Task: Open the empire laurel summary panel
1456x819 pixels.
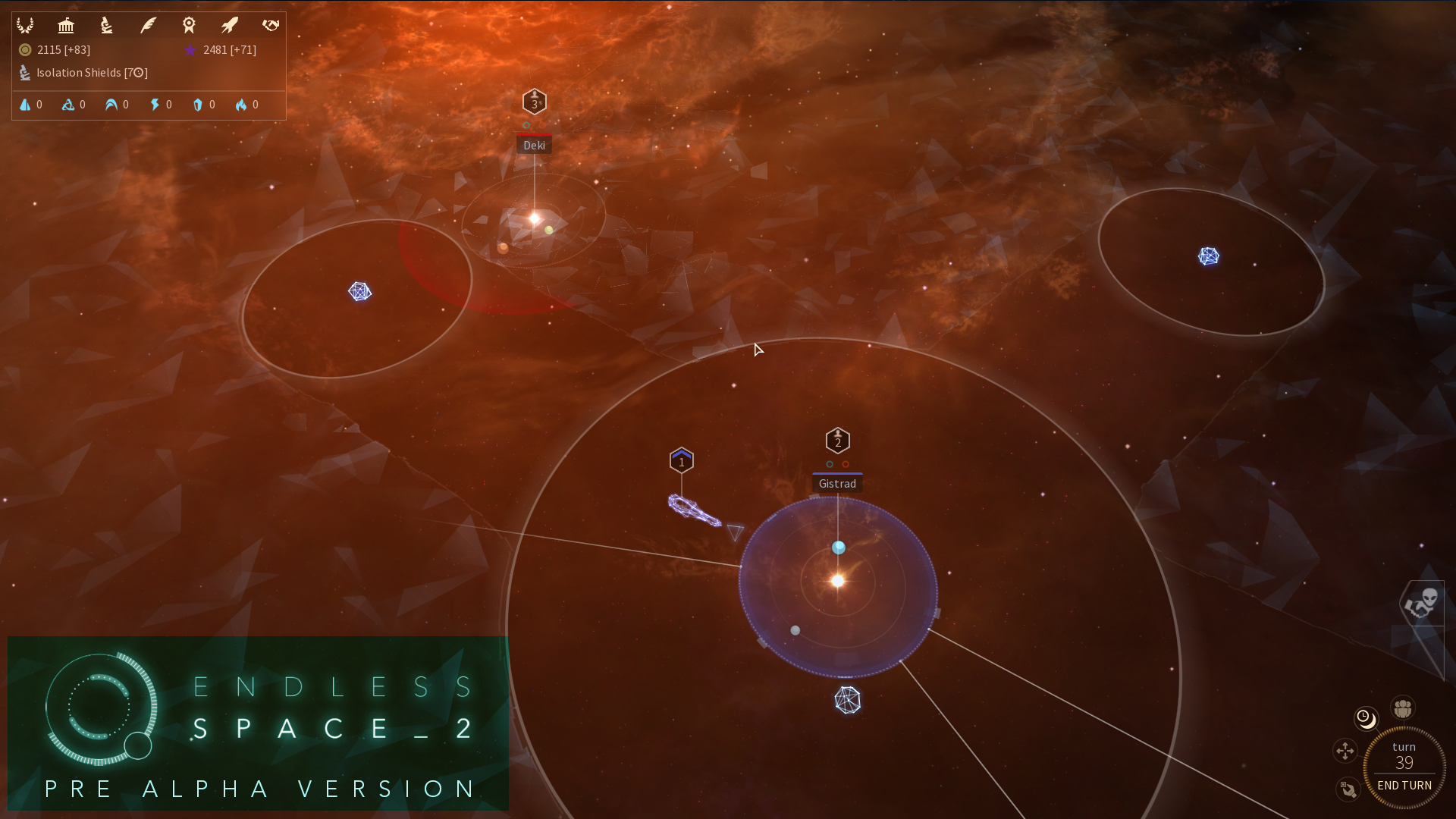Action: coord(25,25)
